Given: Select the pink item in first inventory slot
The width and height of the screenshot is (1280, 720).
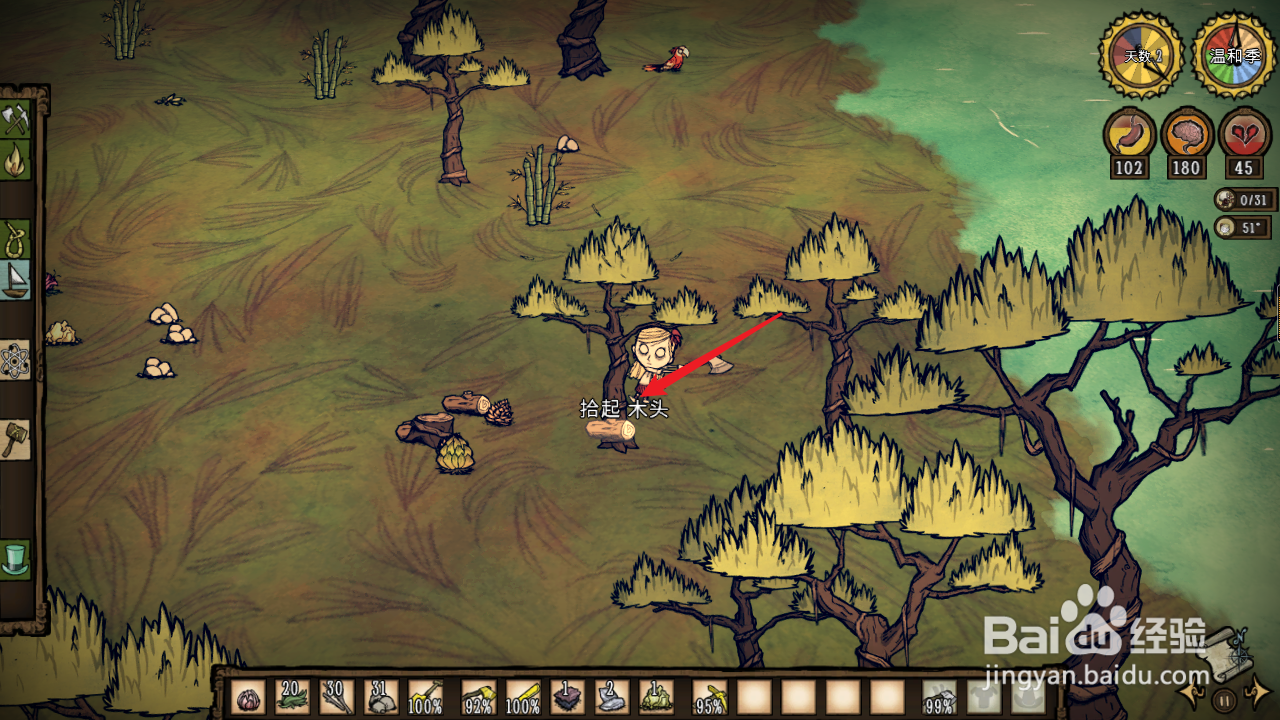Looking at the screenshot, I should point(248,697).
